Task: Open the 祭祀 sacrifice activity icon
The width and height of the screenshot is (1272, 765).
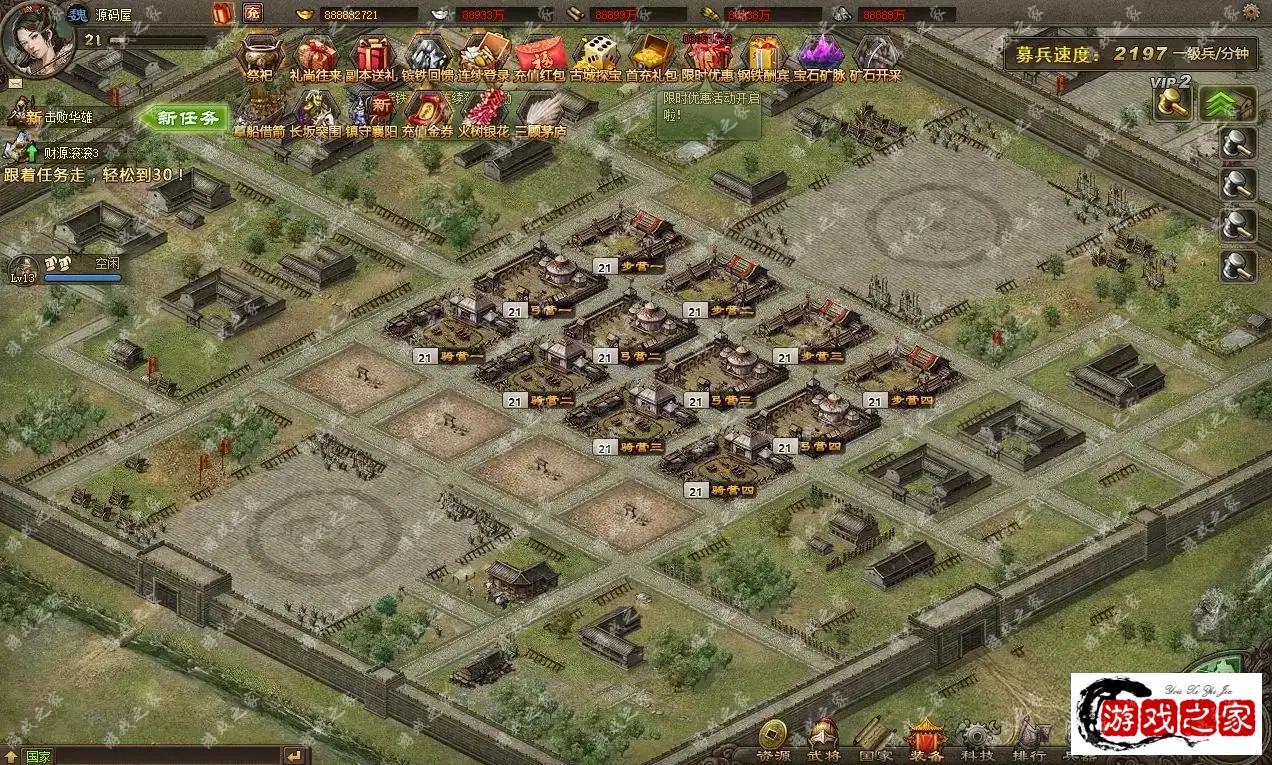Action: pos(259,54)
